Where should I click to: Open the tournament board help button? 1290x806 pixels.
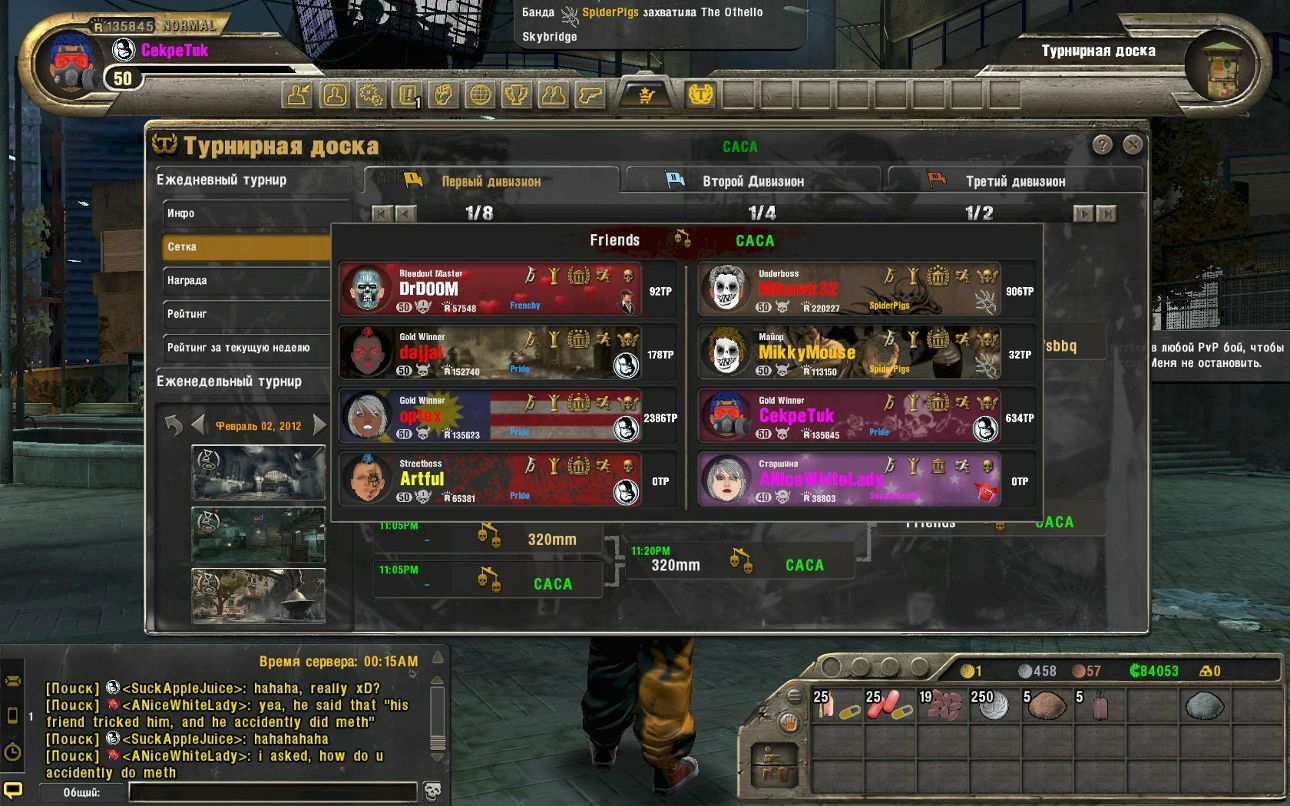click(1102, 145)
